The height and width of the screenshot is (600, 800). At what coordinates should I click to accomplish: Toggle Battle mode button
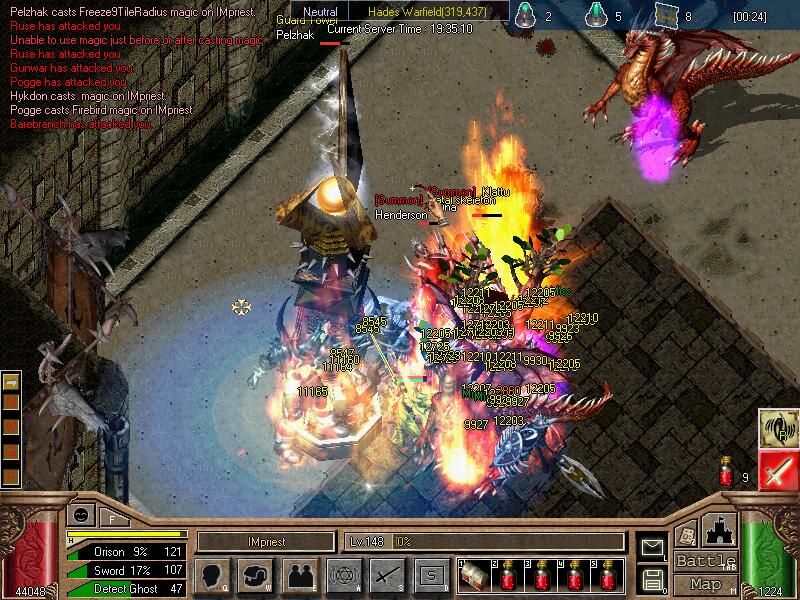[x=705, y=561]
